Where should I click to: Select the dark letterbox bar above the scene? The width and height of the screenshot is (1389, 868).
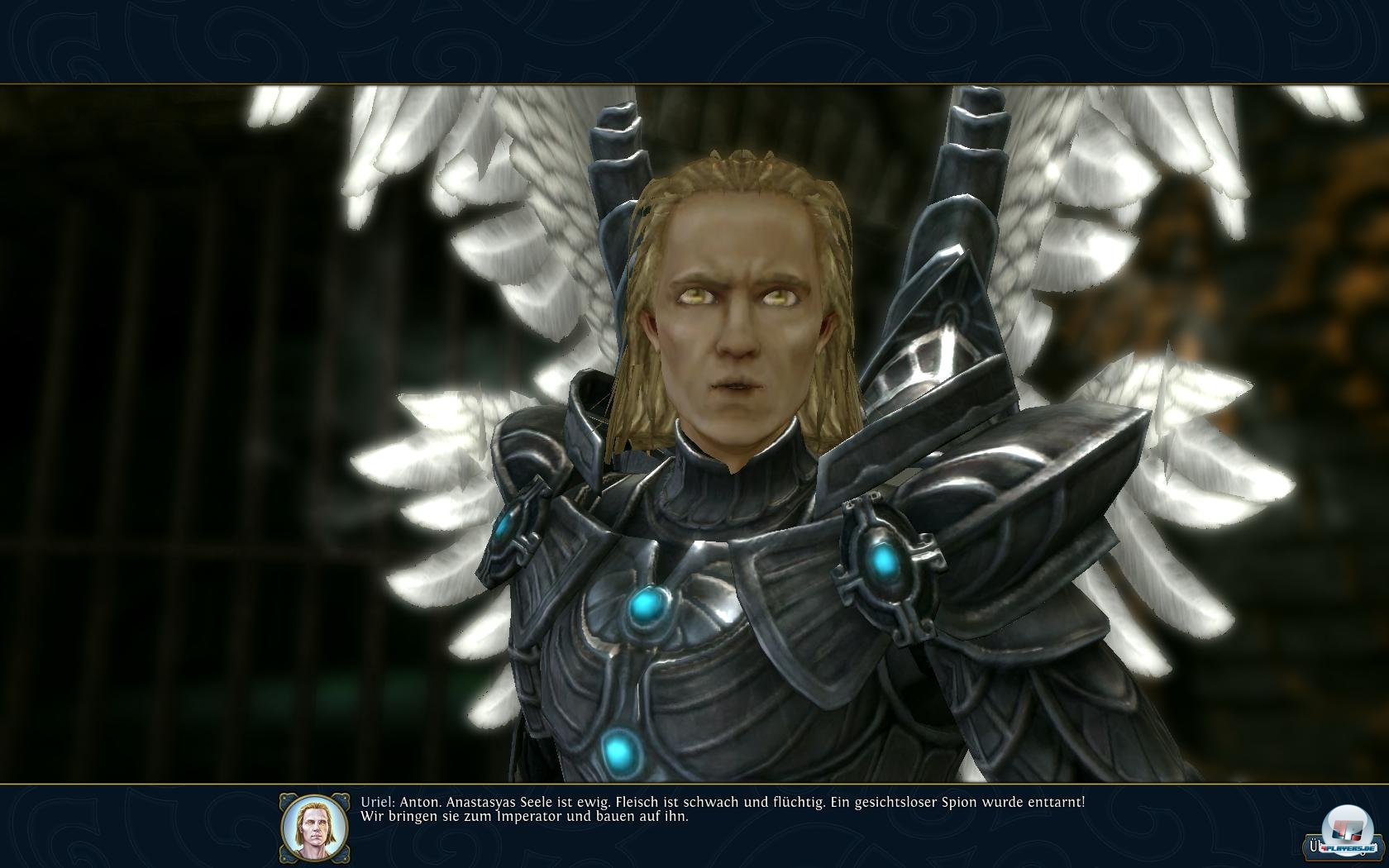click(694, 41)
